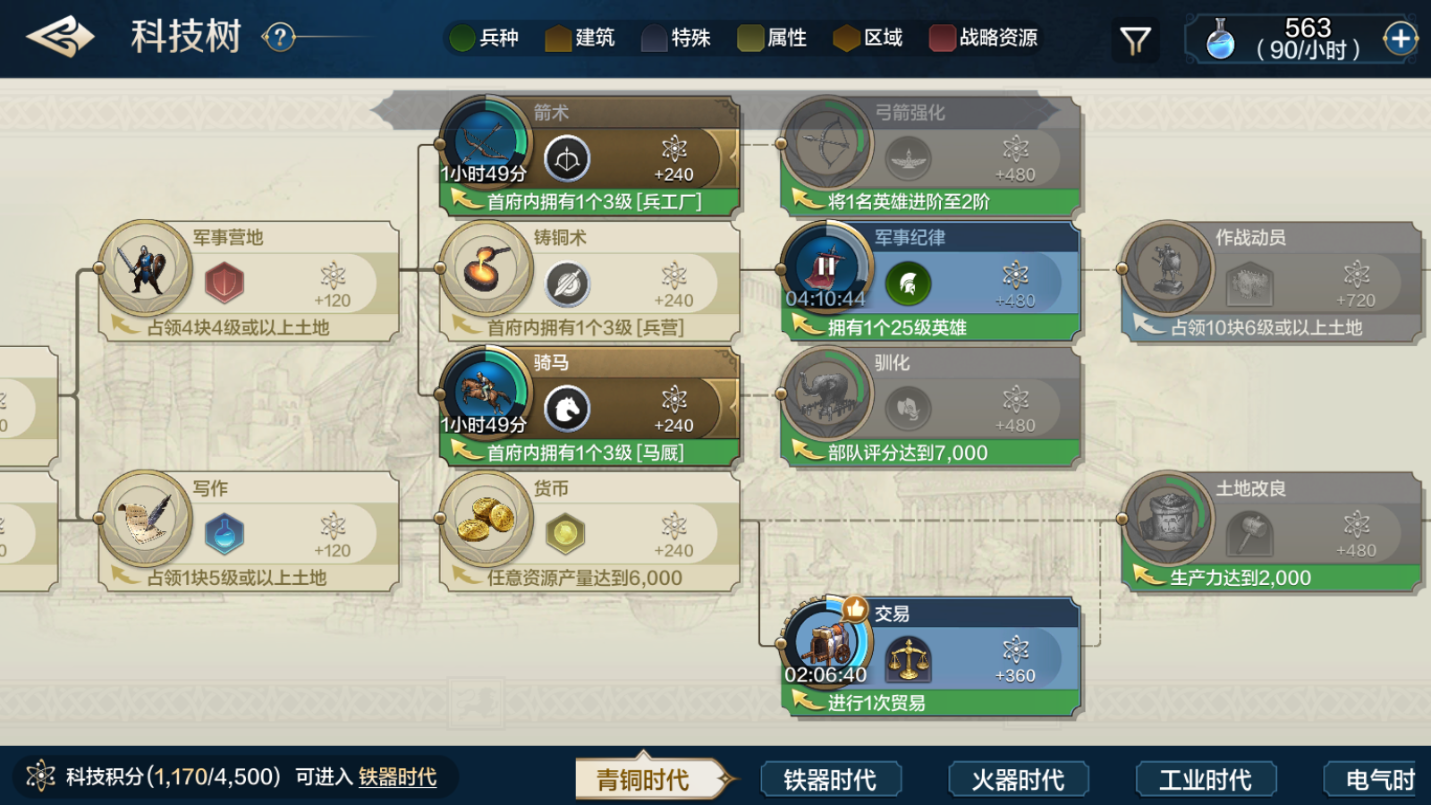
Task: Follow the underlined 铁器时代 link
Action: [397, 777]
